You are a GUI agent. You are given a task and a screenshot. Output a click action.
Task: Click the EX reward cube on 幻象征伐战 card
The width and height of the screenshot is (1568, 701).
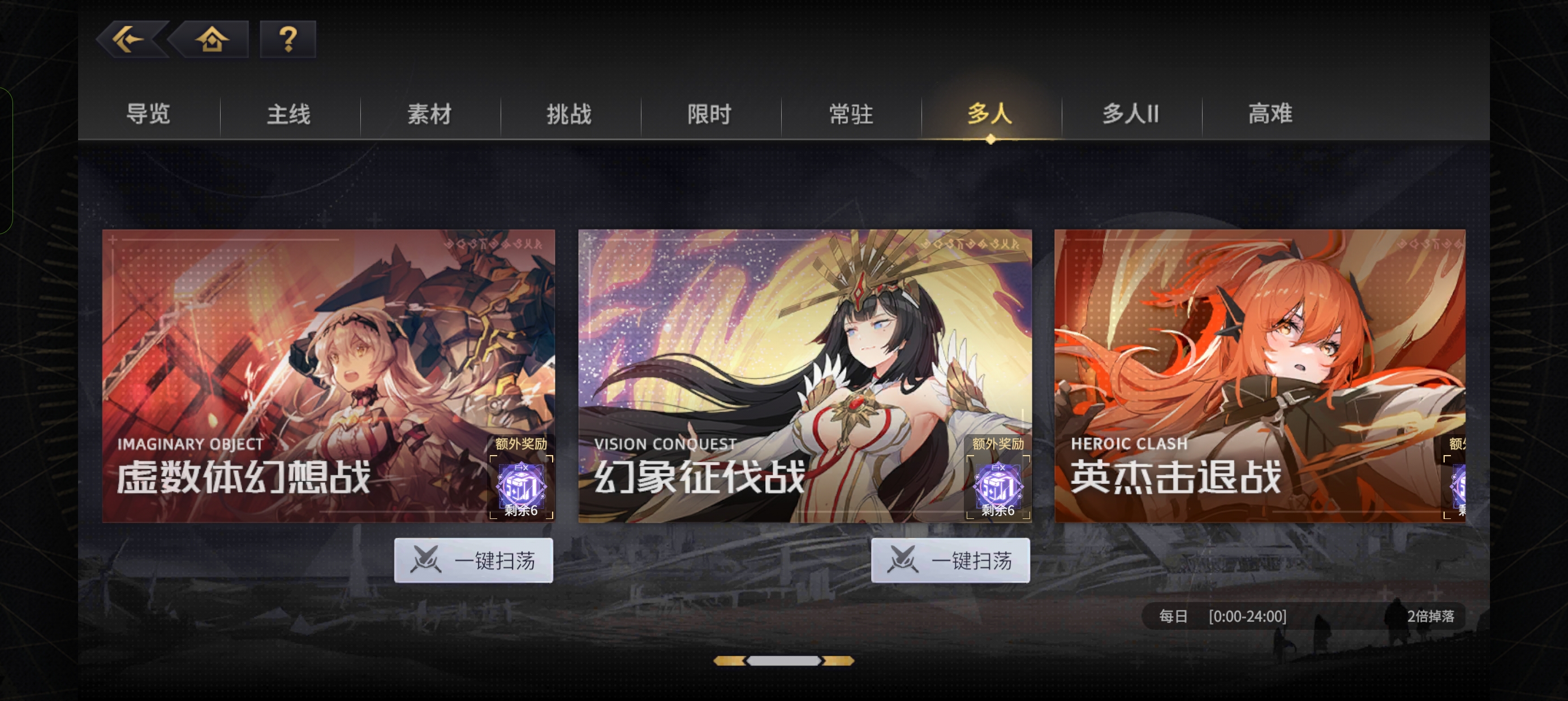pyautogui.click(x=998, y=486)
